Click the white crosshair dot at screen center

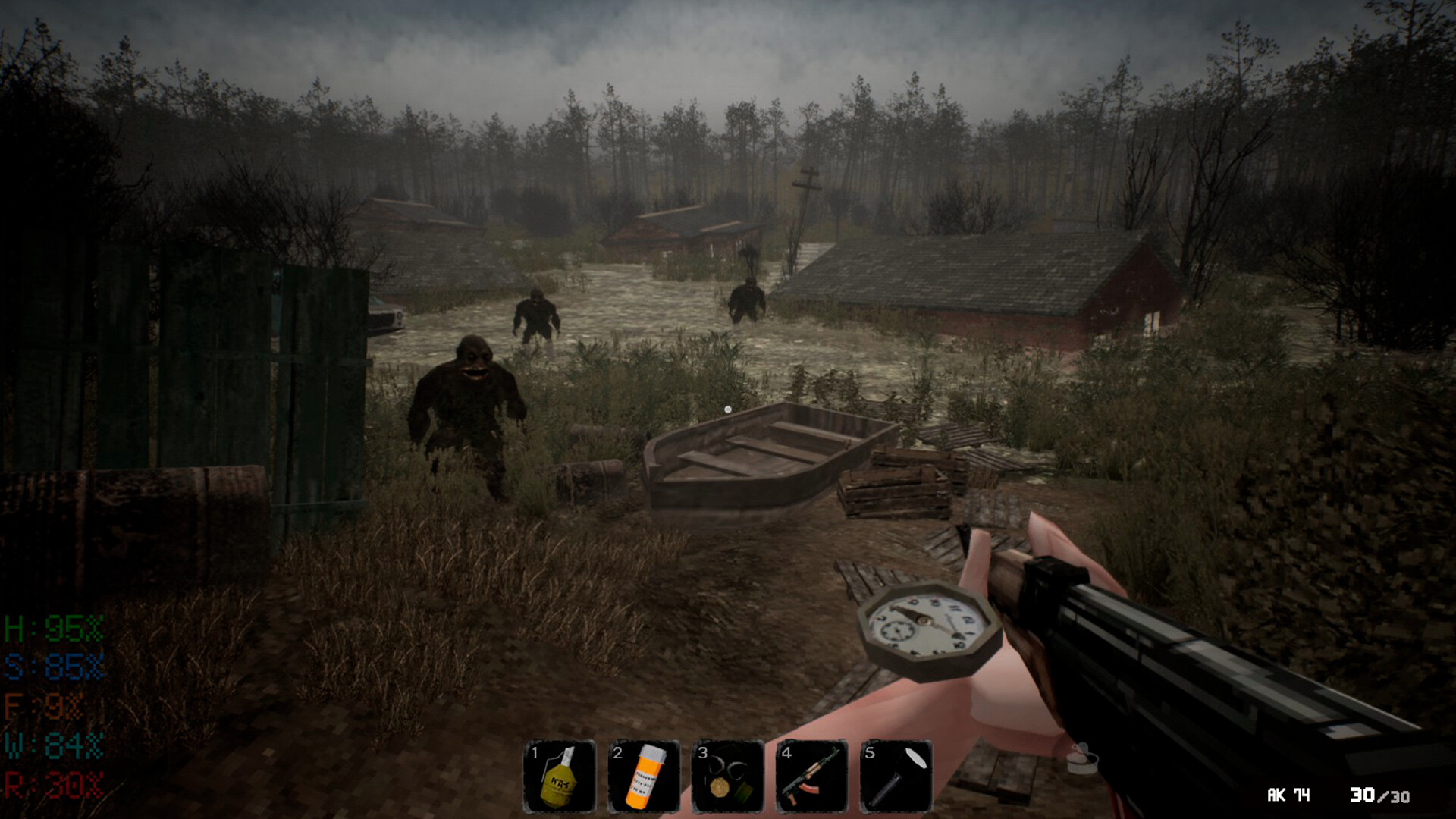click(727, 408)
